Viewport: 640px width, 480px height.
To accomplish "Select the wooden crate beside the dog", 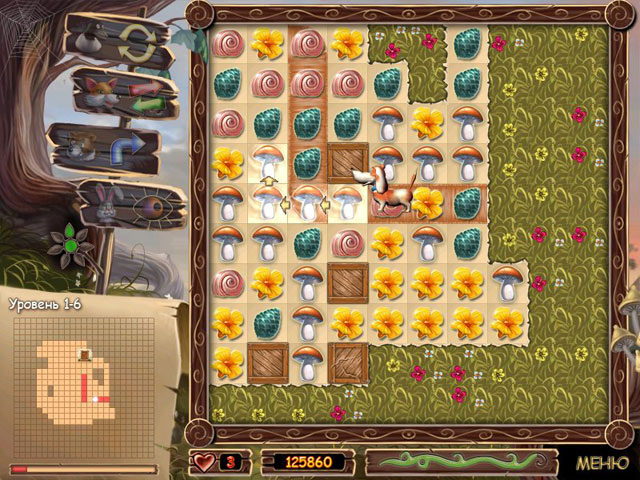I will click(348, 162).
